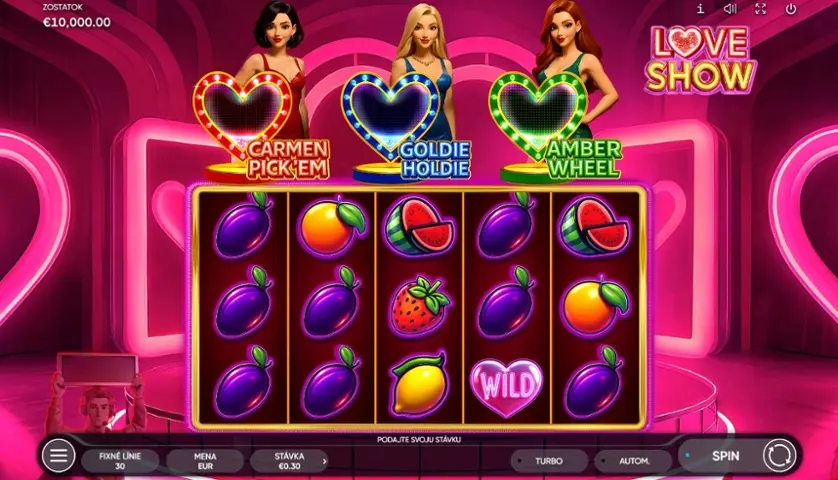Click the Mena EUR currency field
This screenshot has height=480, width=838.
[x=206, y=461]
